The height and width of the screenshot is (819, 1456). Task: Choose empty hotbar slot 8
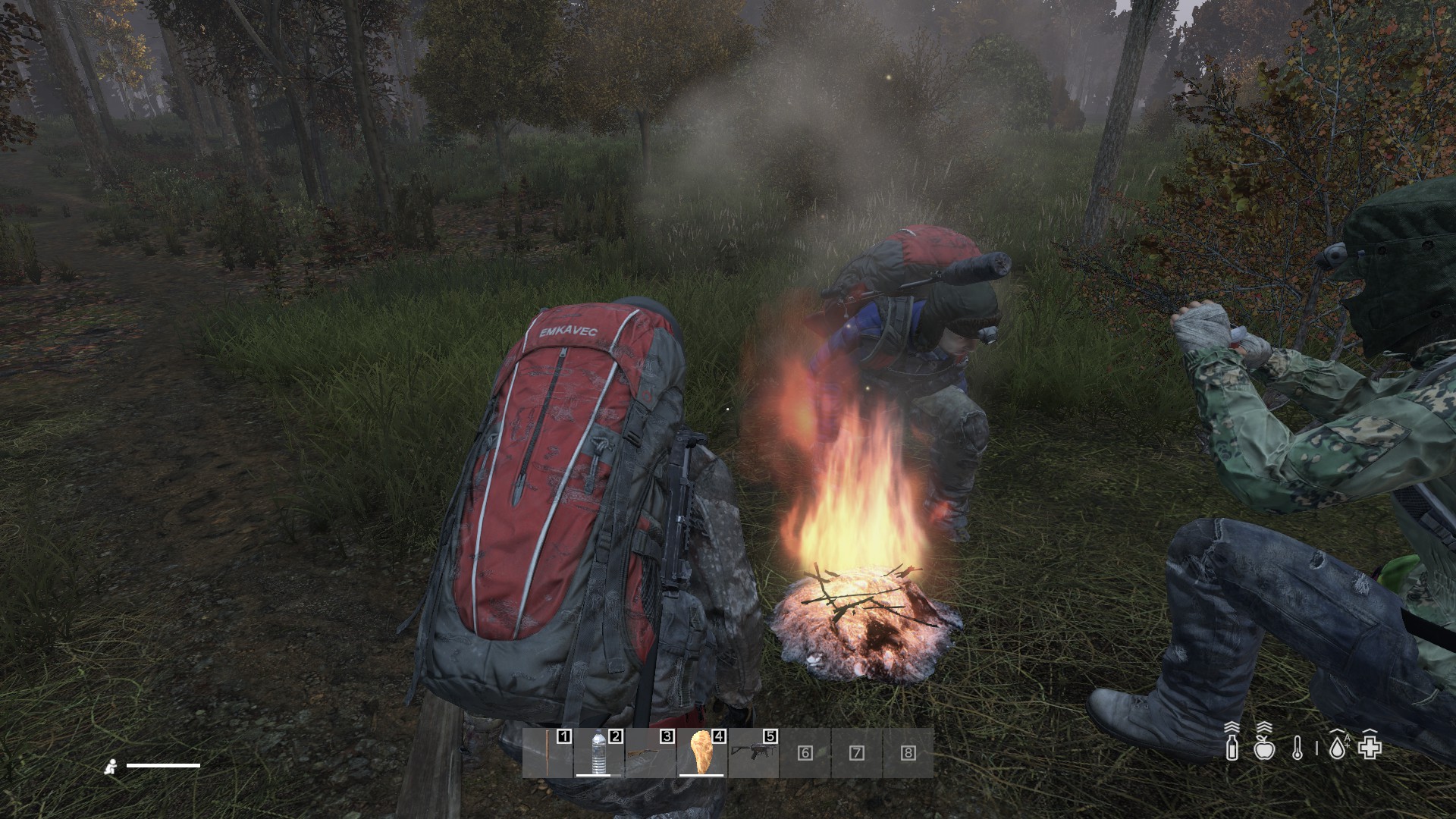(x=908, y=752)
